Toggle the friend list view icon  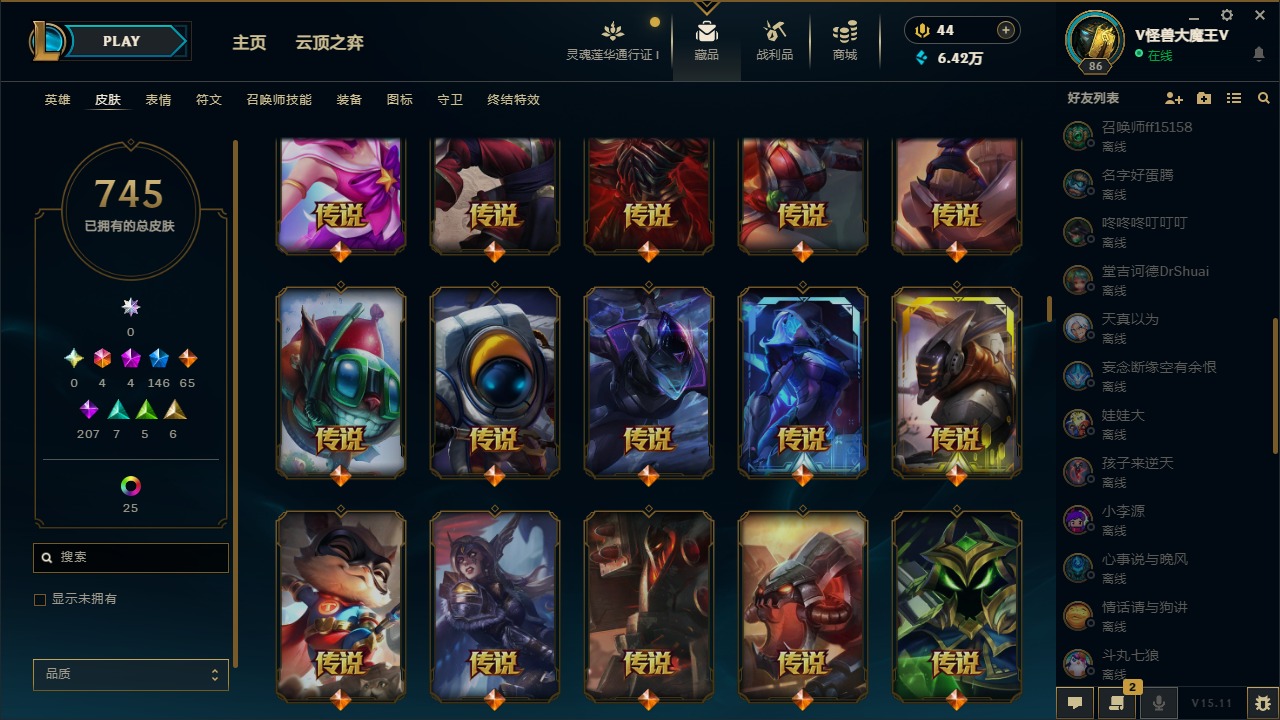(x=1234, y=97)
